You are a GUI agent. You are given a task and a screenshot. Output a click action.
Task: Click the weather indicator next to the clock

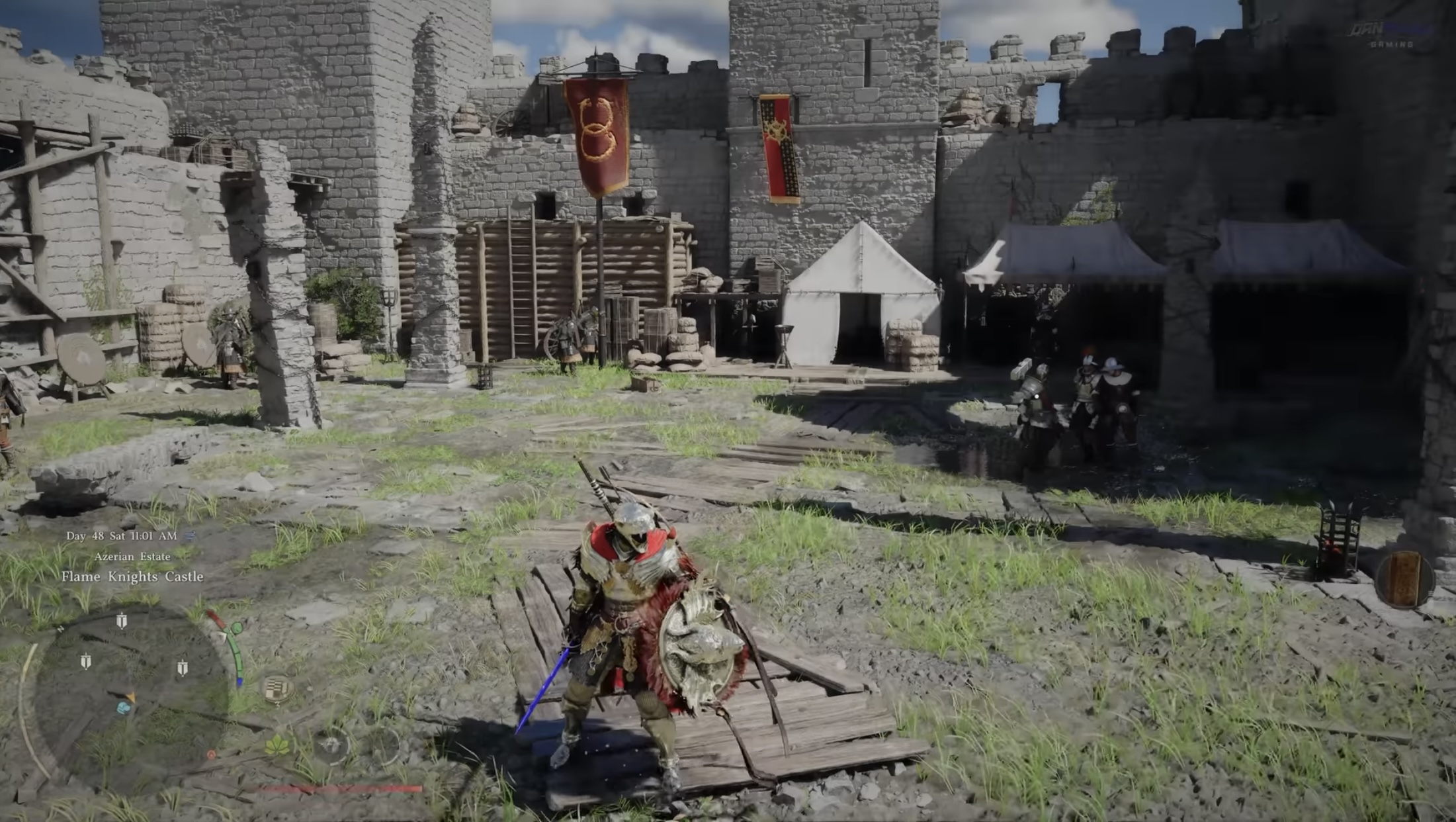pyautogui.click(x=189, y=536)
